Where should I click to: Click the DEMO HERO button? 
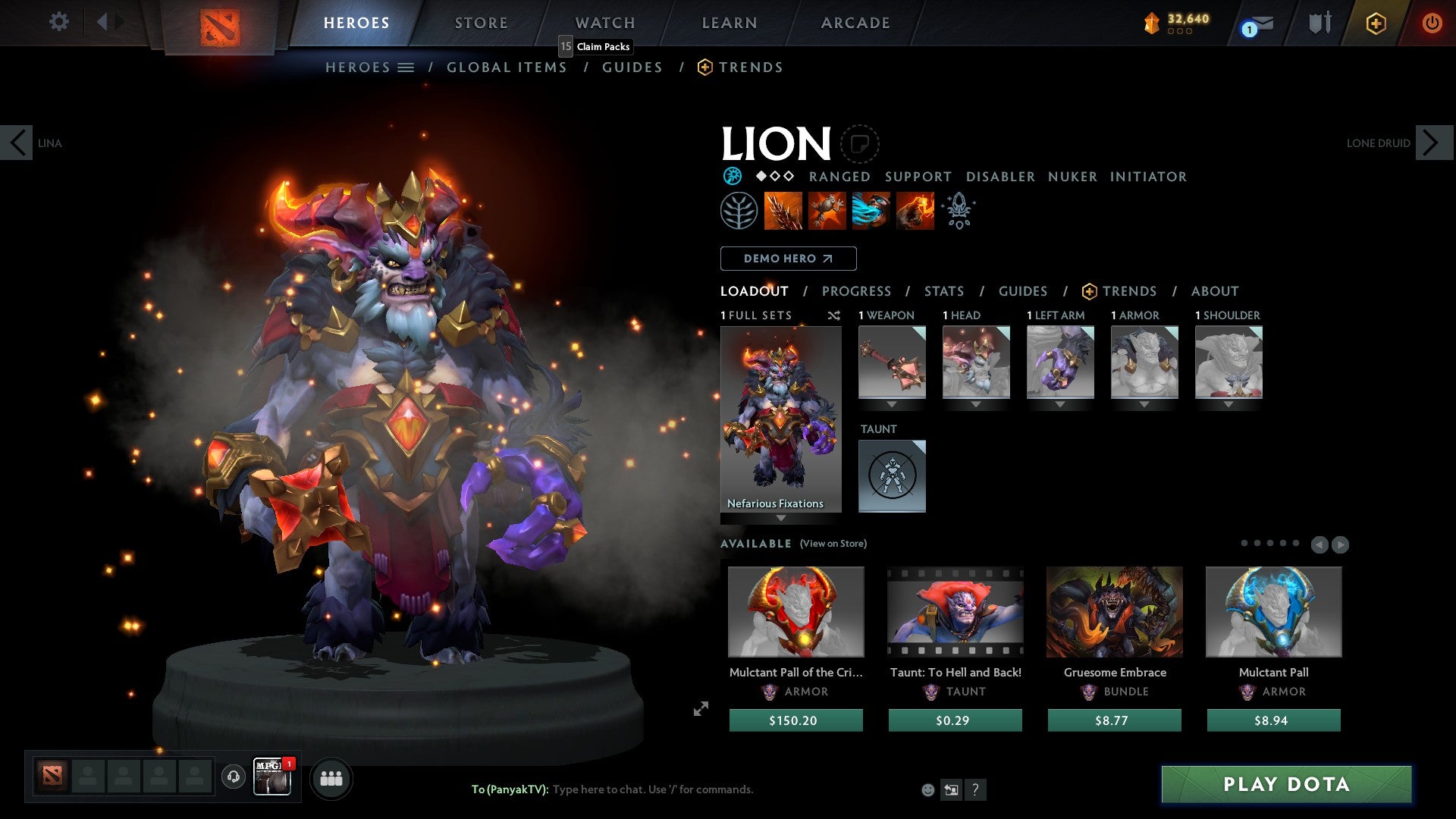tap(788, 259)
